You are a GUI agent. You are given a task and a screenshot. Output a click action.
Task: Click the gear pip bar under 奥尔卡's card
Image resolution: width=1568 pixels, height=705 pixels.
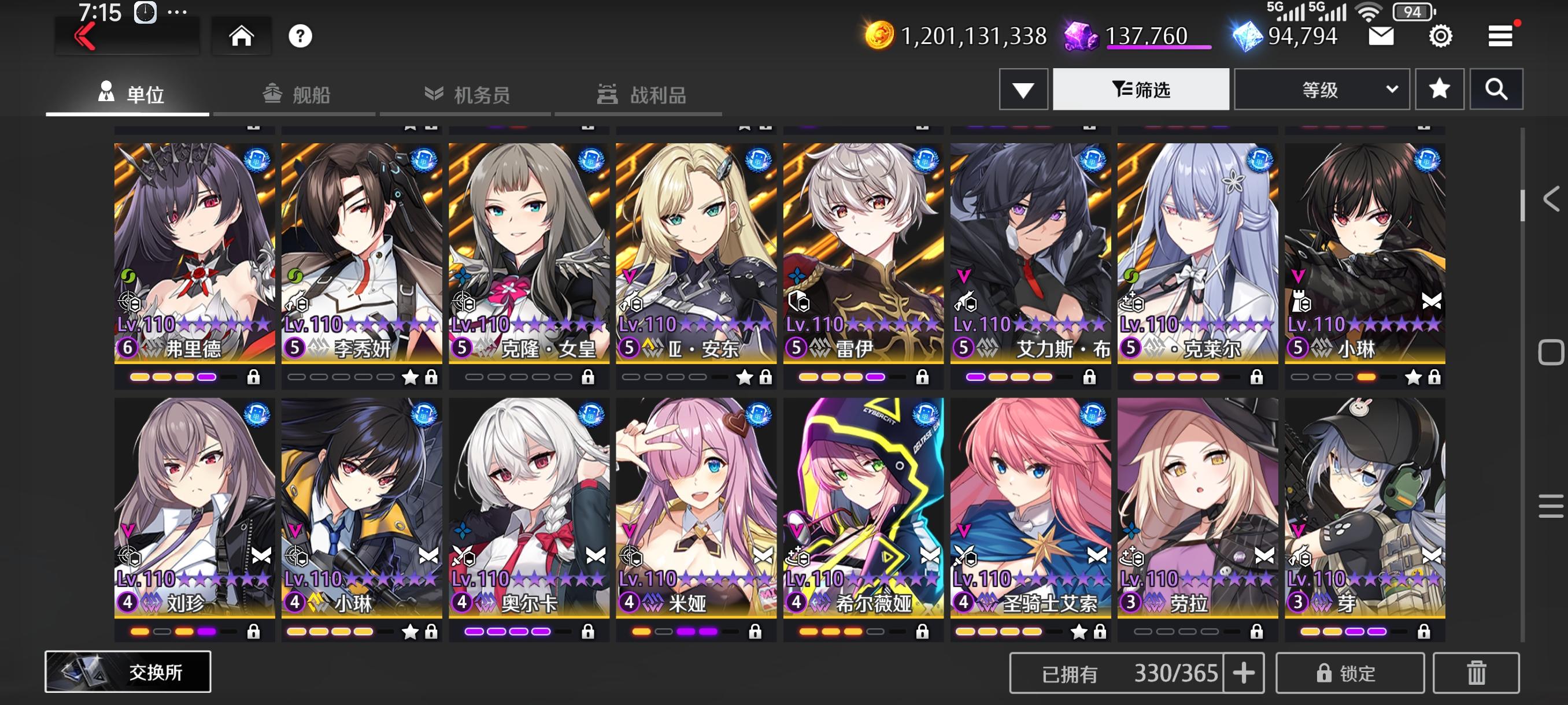click(x=508, y=632)
